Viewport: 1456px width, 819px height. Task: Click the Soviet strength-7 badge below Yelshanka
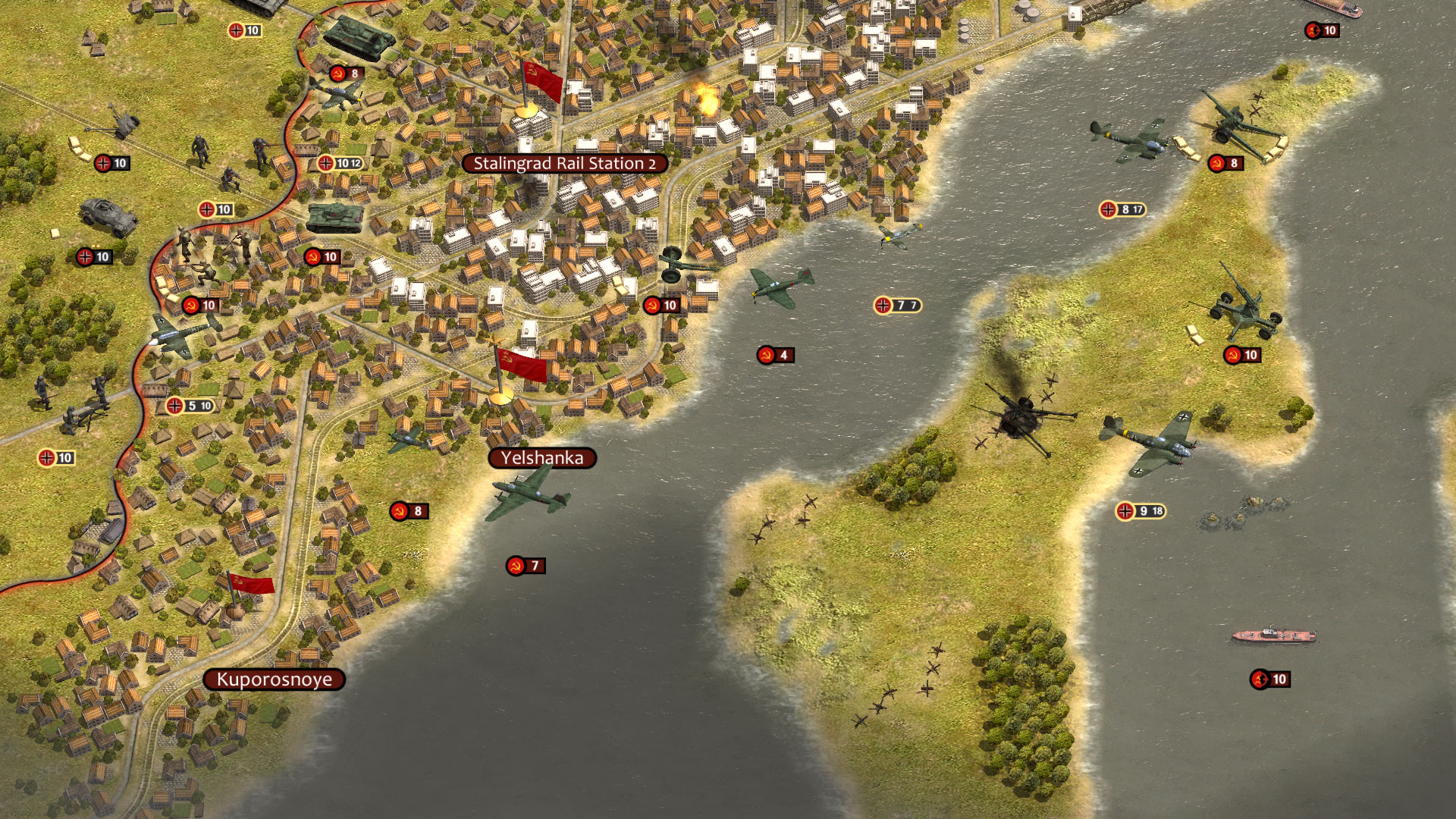tap(526, 565)
